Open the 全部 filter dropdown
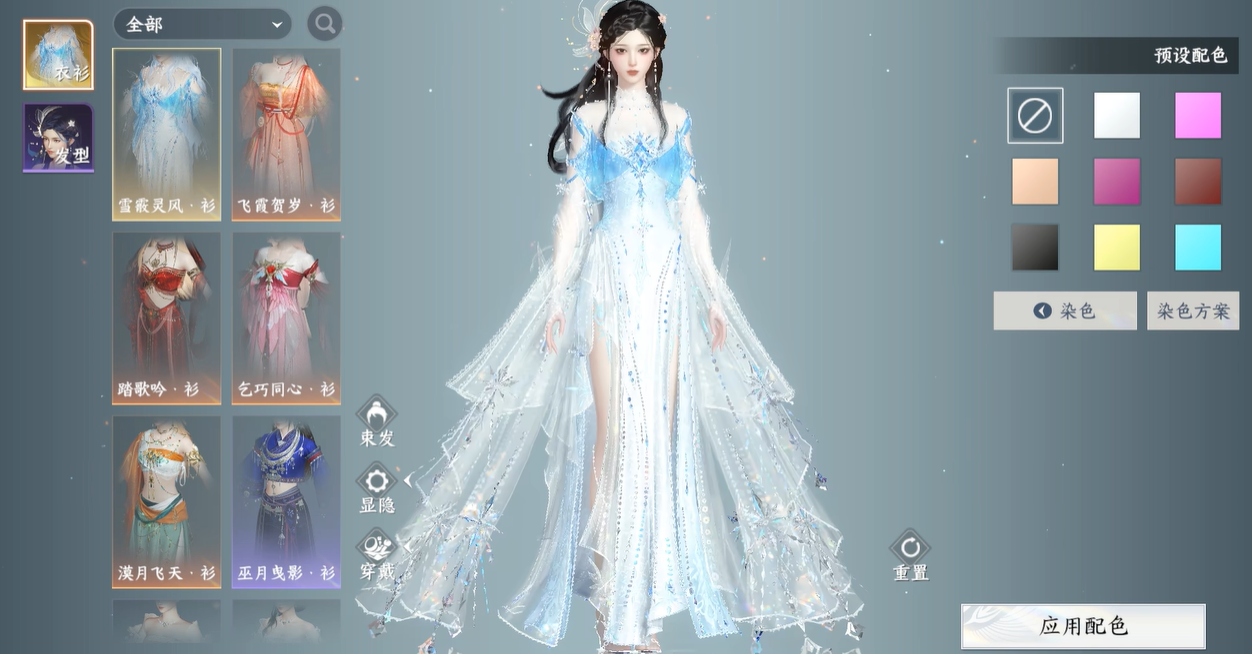The width and height of the screenshot is (1252, 654). point(202,24)
